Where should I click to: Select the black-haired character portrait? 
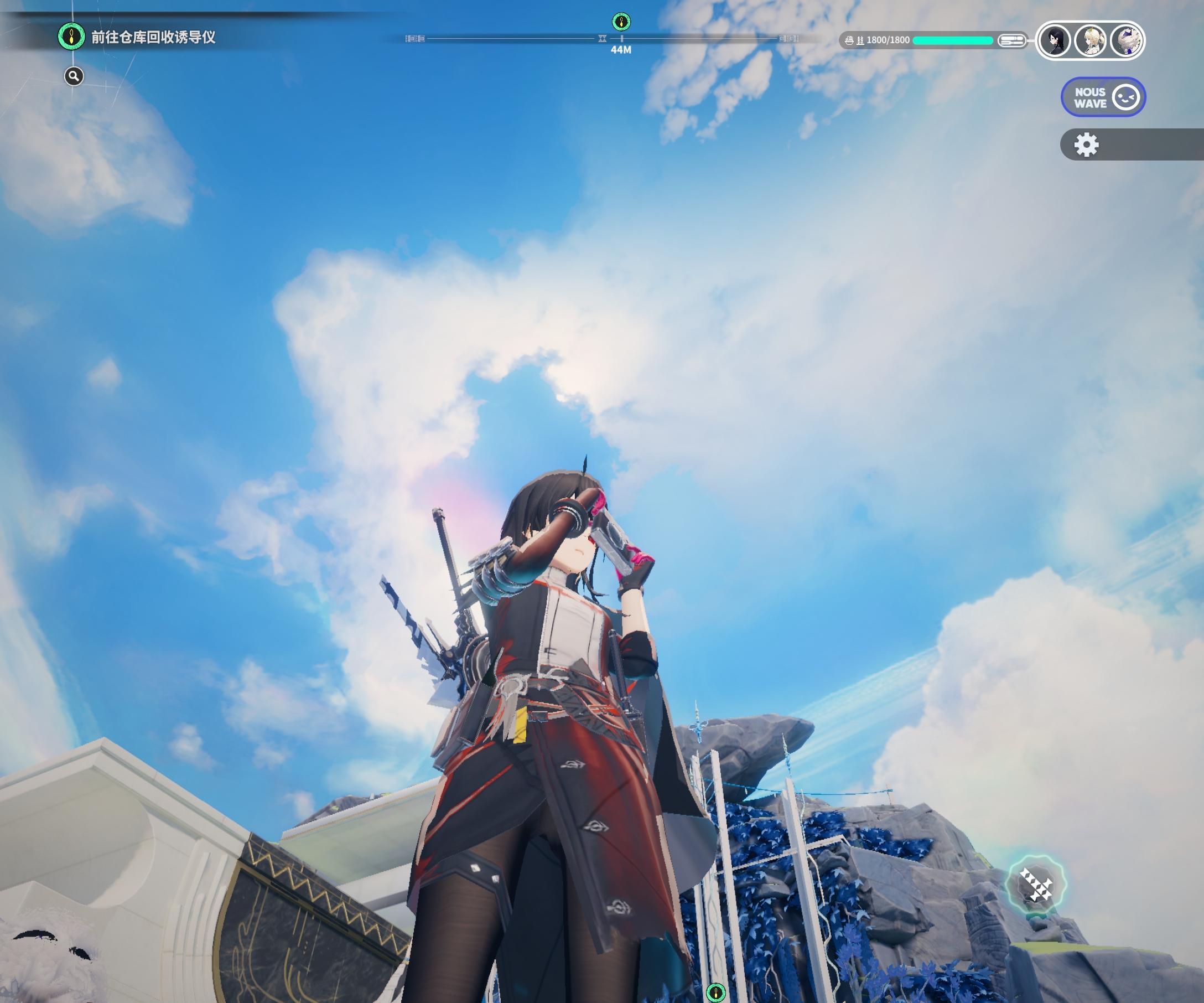point(1055,41)
